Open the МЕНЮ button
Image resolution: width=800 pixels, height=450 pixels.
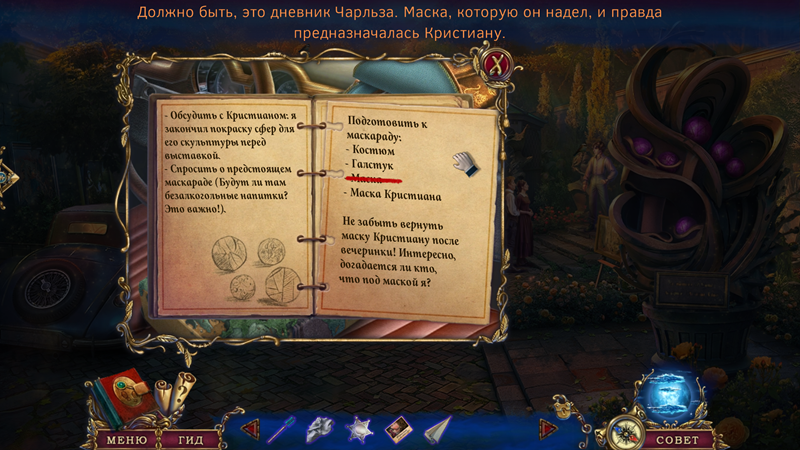coord(126,439)
